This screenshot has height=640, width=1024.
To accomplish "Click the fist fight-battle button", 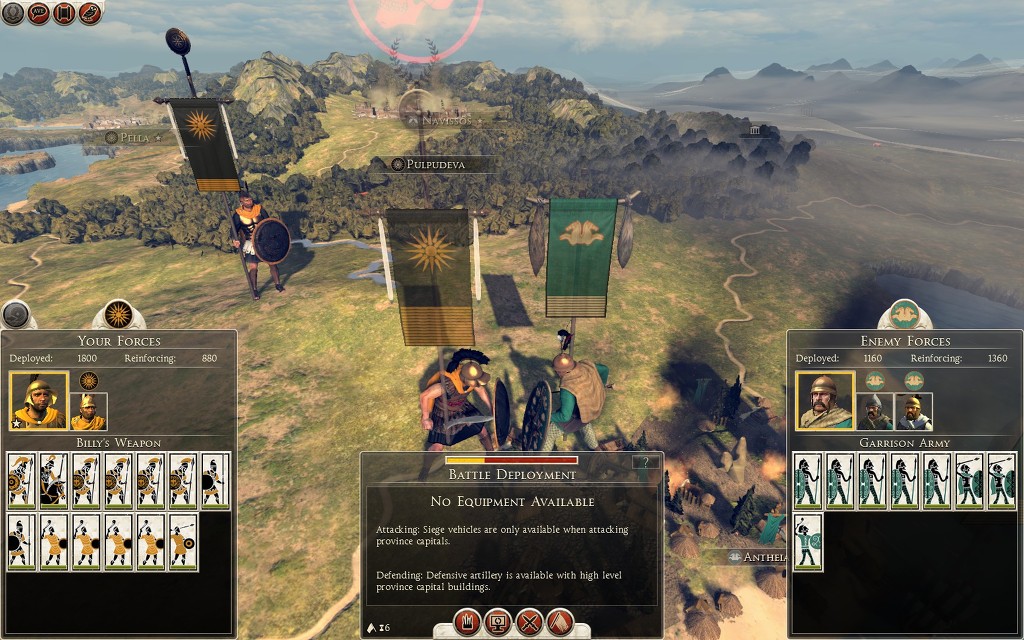I will 467,622.
